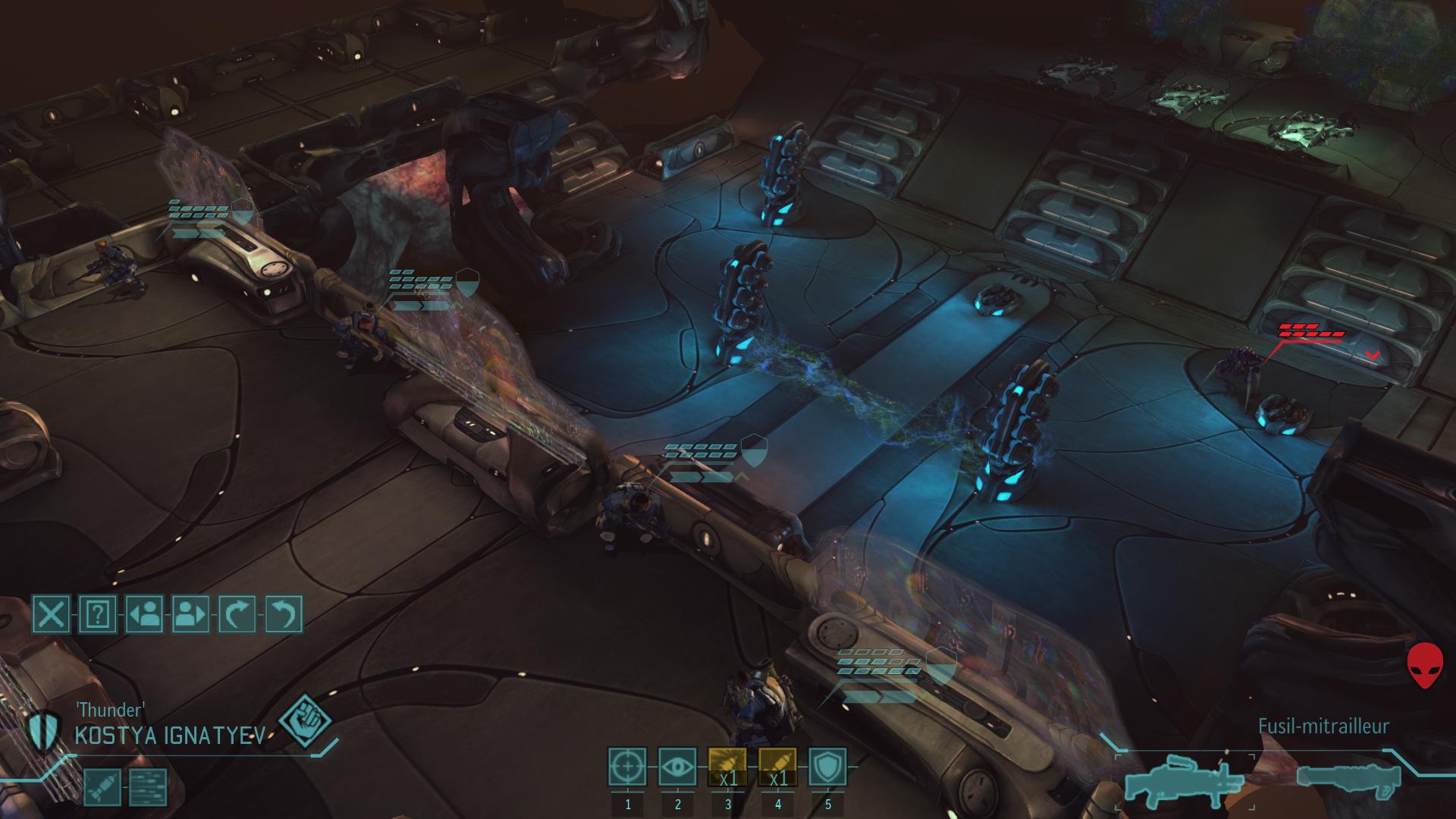The width and height of the screenshot is (1456, 819).
Task: Open the question-mark help panel
Action: click(x=98, y=613)
